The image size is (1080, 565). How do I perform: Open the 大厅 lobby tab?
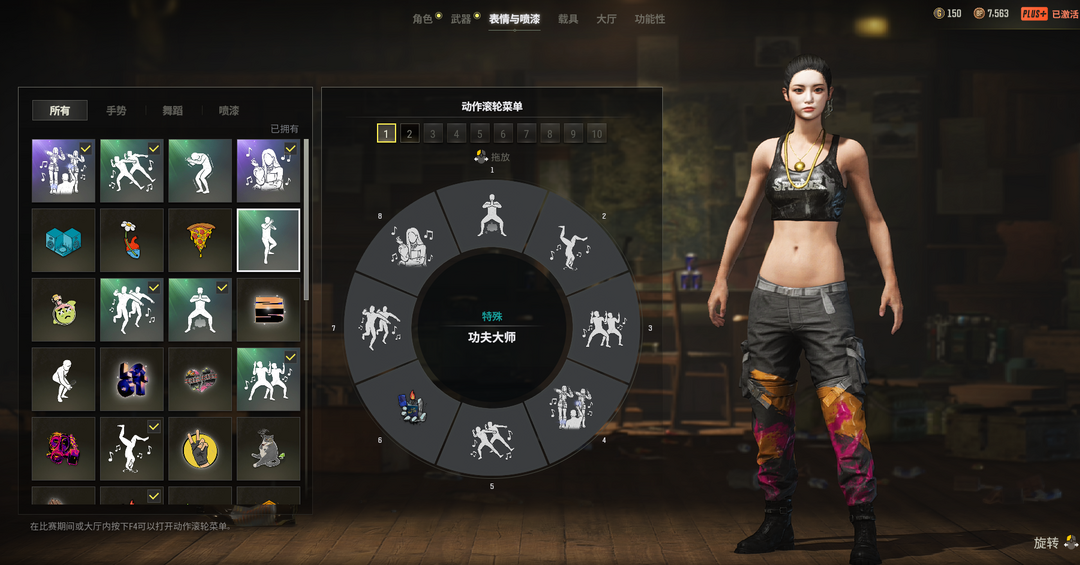606,19
